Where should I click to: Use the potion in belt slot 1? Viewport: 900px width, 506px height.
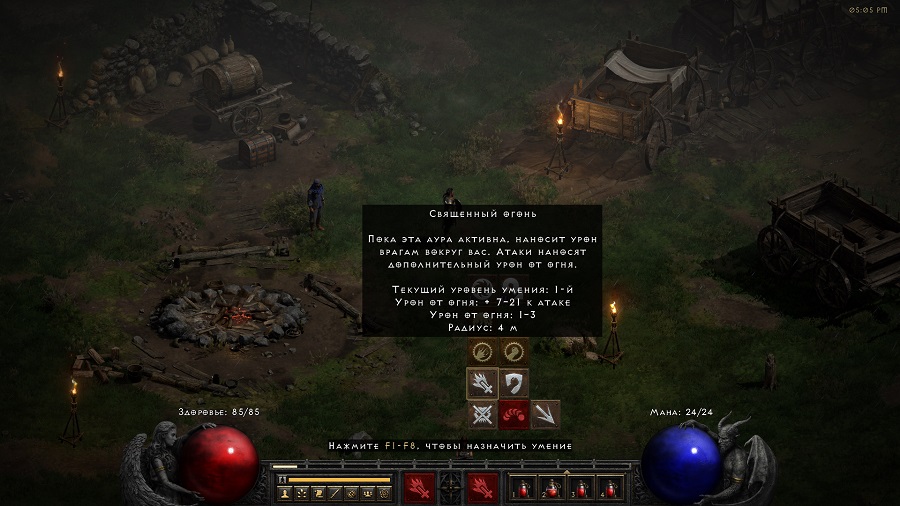pos(522,489)
